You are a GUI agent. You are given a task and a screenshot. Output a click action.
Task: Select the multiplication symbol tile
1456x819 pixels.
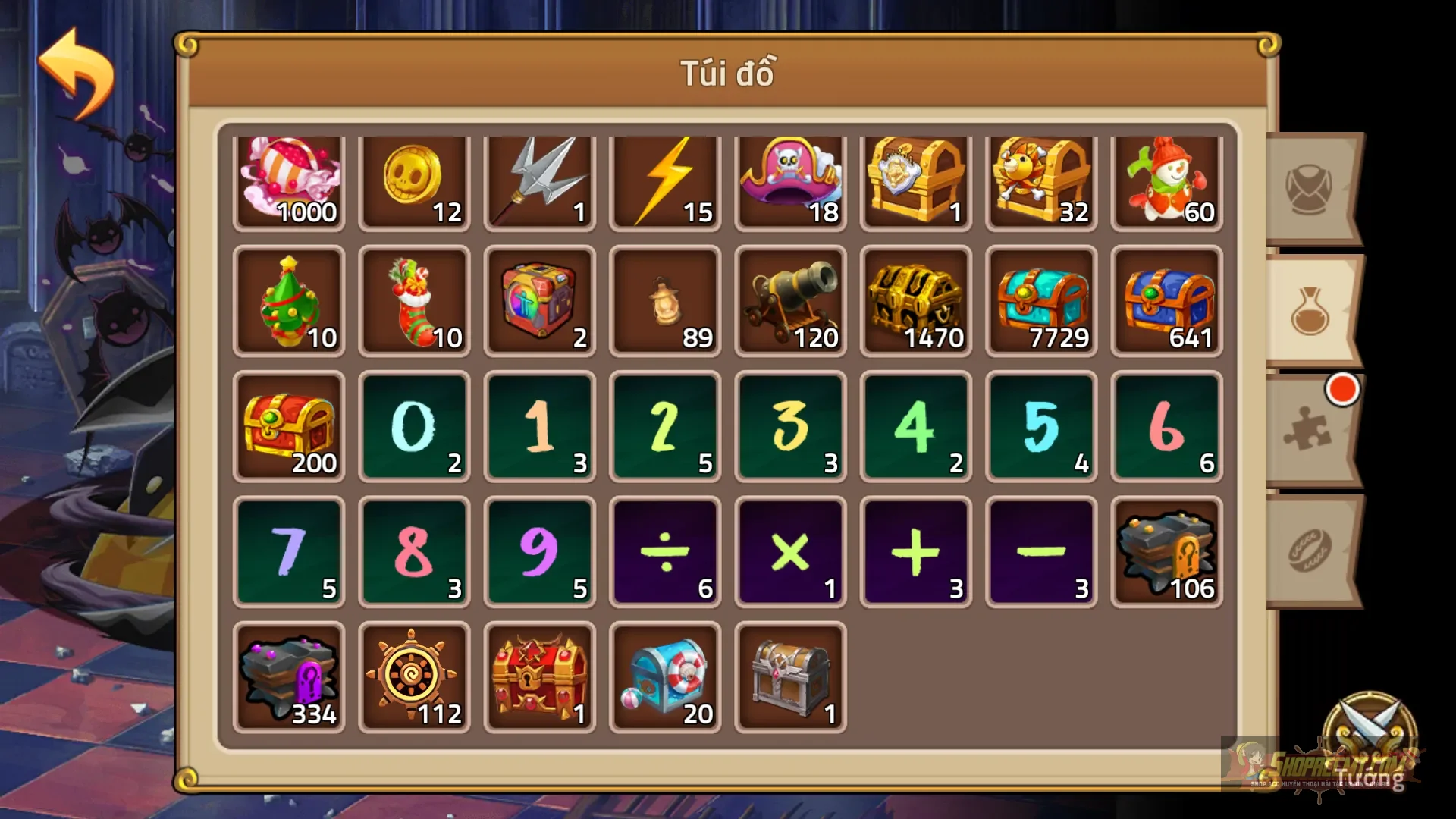[x=789, y=551]
